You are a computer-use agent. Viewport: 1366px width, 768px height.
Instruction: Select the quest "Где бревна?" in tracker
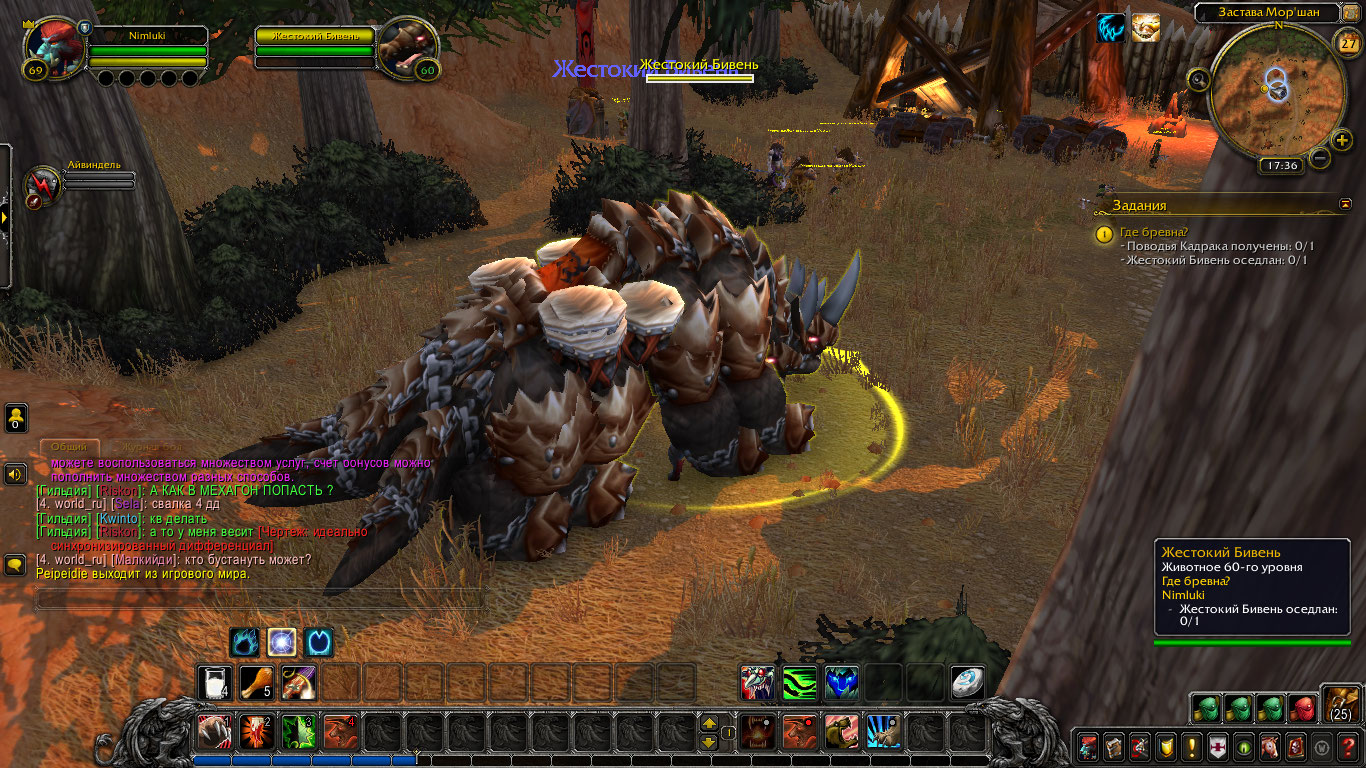click(x=1154, y=233)
